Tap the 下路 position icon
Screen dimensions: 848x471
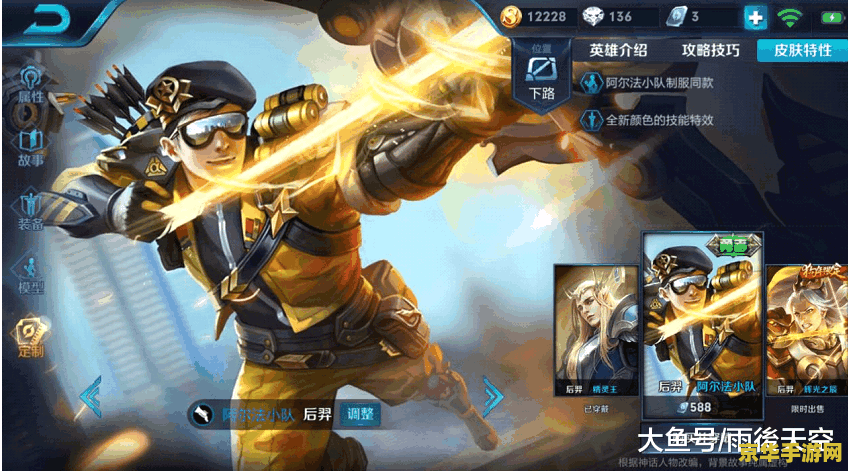pyautogui.click(x=542, y=78)
